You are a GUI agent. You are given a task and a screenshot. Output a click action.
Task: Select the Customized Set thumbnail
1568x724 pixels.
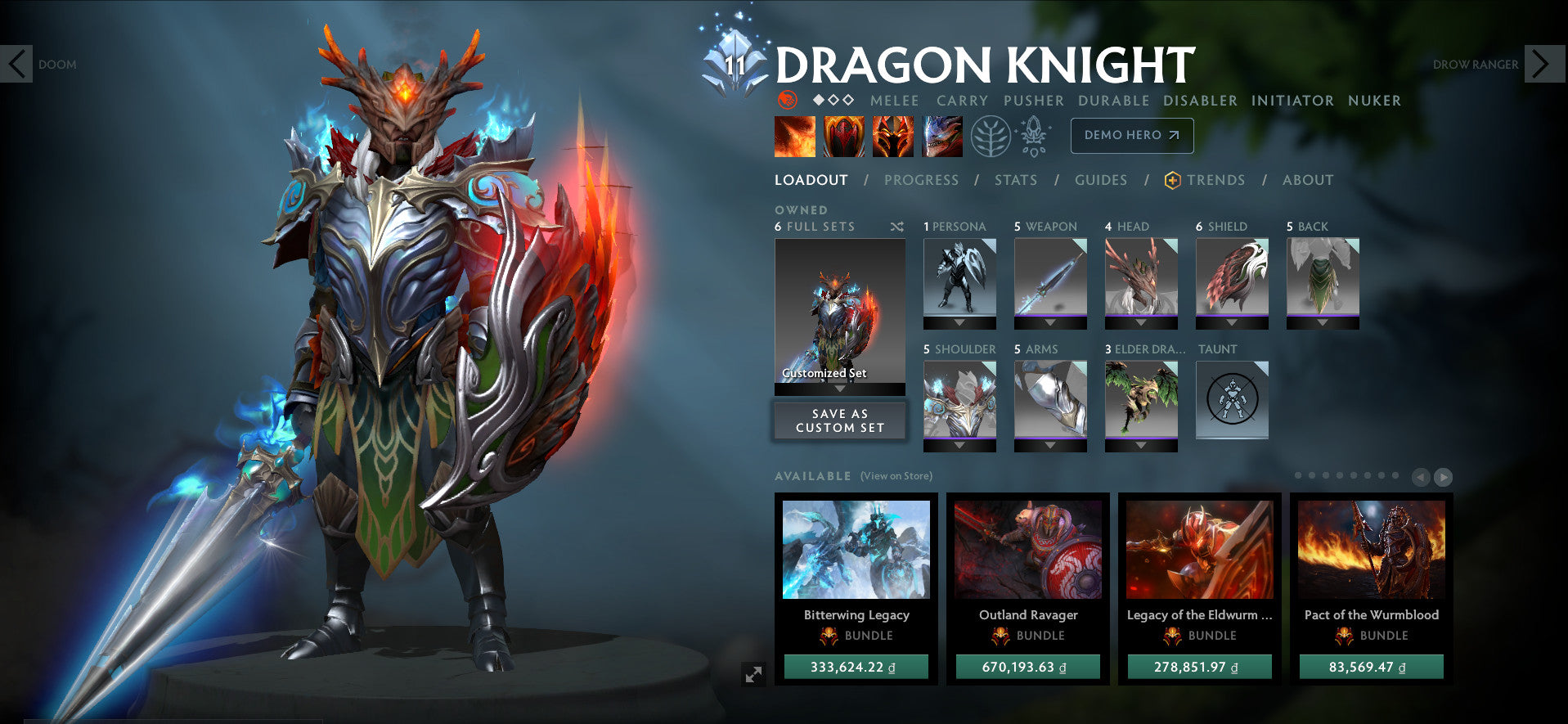coord(840,311)
